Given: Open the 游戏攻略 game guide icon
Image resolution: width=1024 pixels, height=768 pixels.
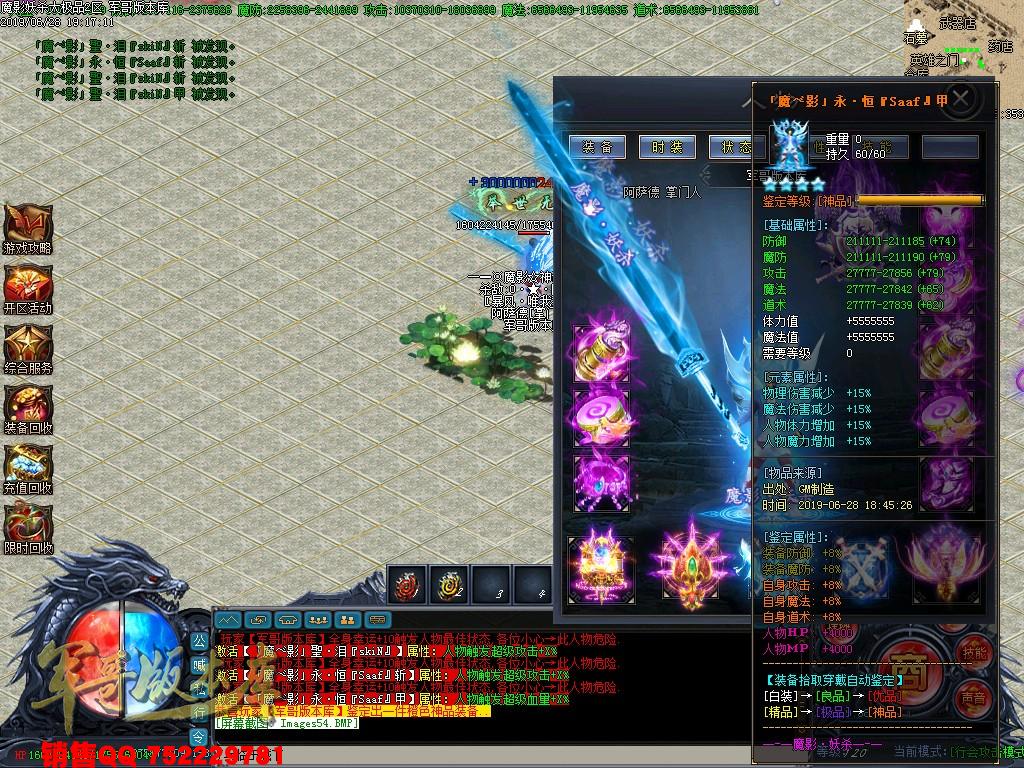Looking at the screenshot, I should [27, 226].
